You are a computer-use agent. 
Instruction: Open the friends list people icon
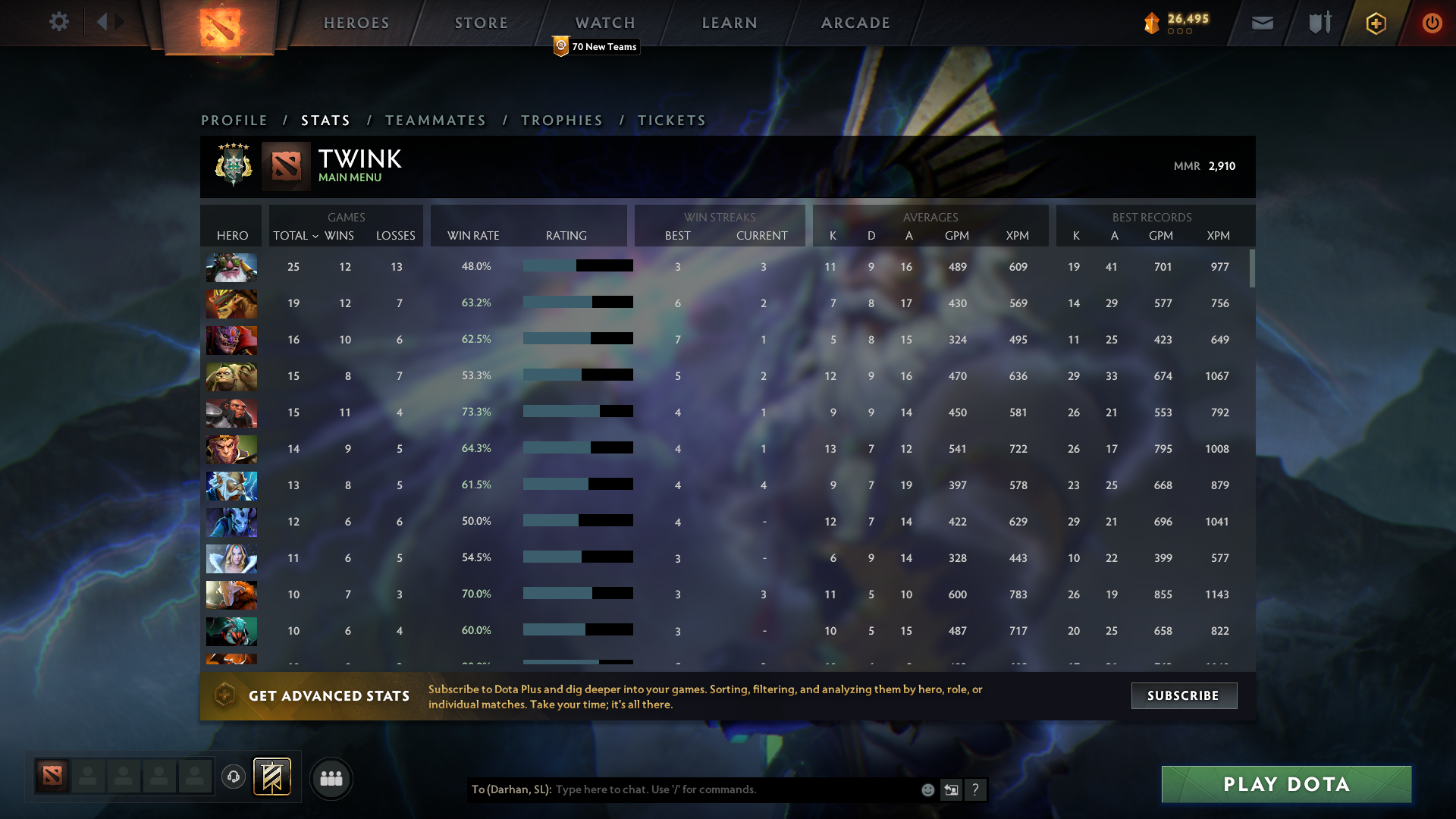[331, 778]
